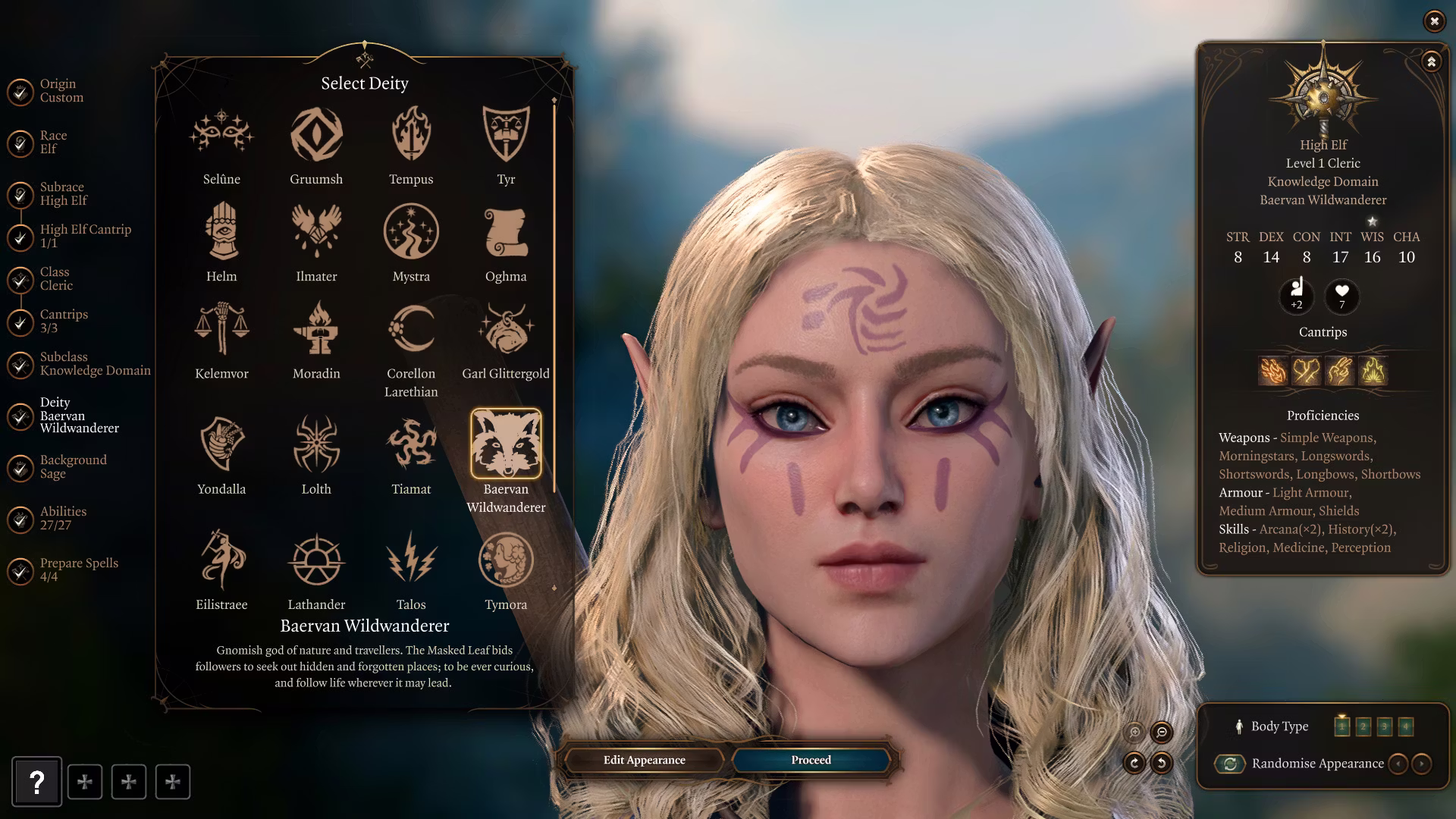Close character creation with the X button

1434,21
